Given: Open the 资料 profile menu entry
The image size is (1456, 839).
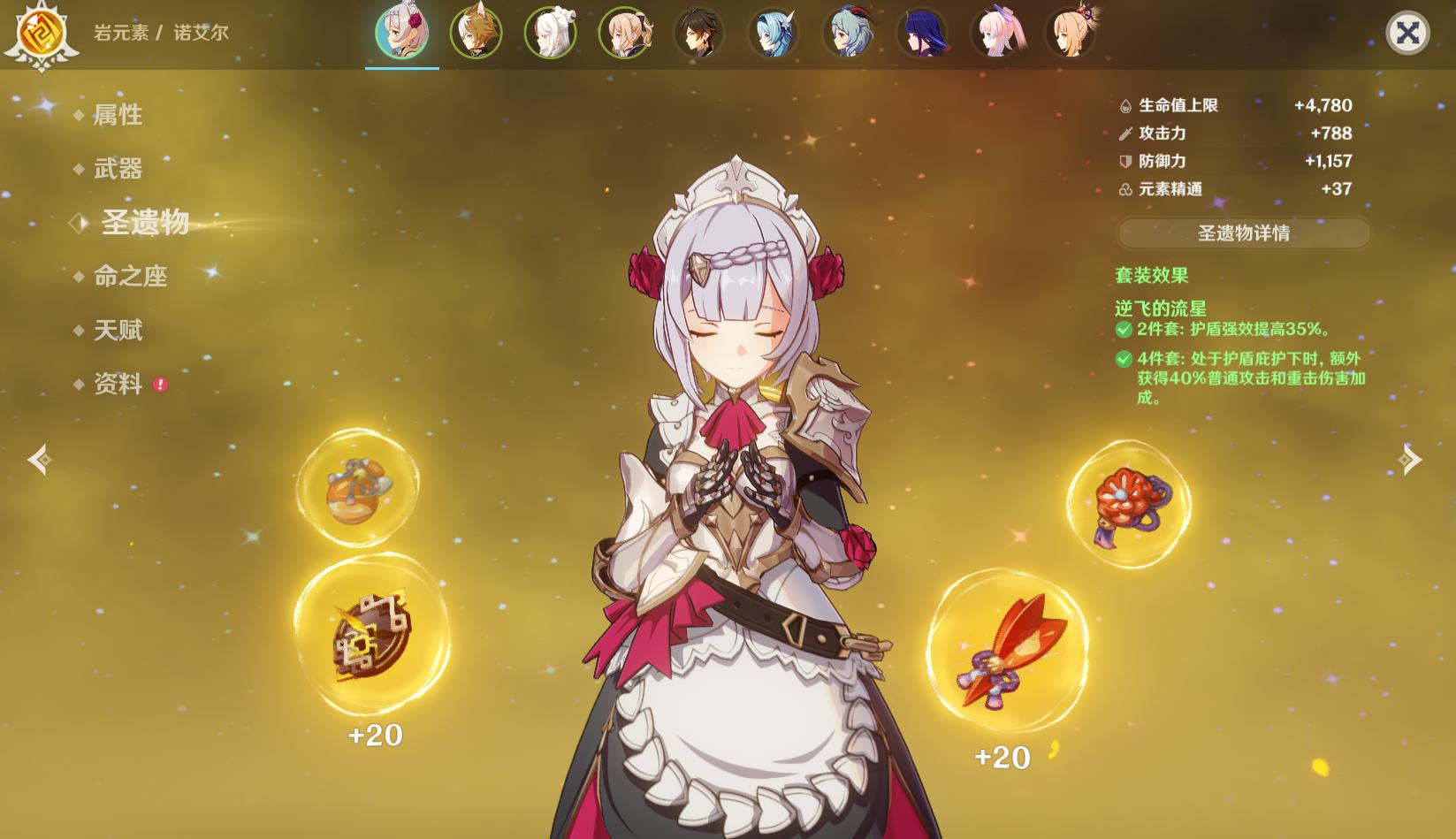Looking at the screenshot, I should (118, 385).
